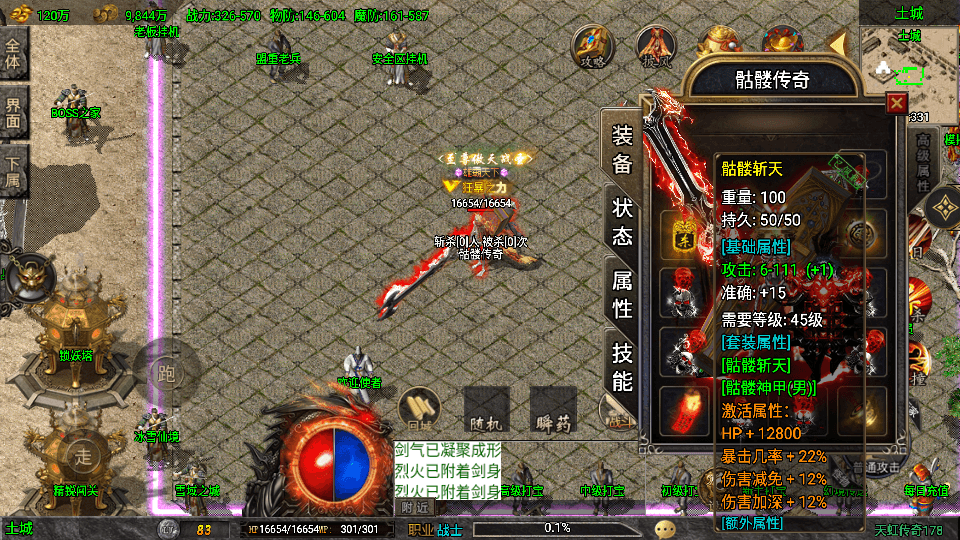The height and width of the screenshot is (540, 960).
Task: Open the chat speech bubble icon
Action: pyautogui.click(x=665, y=529)
